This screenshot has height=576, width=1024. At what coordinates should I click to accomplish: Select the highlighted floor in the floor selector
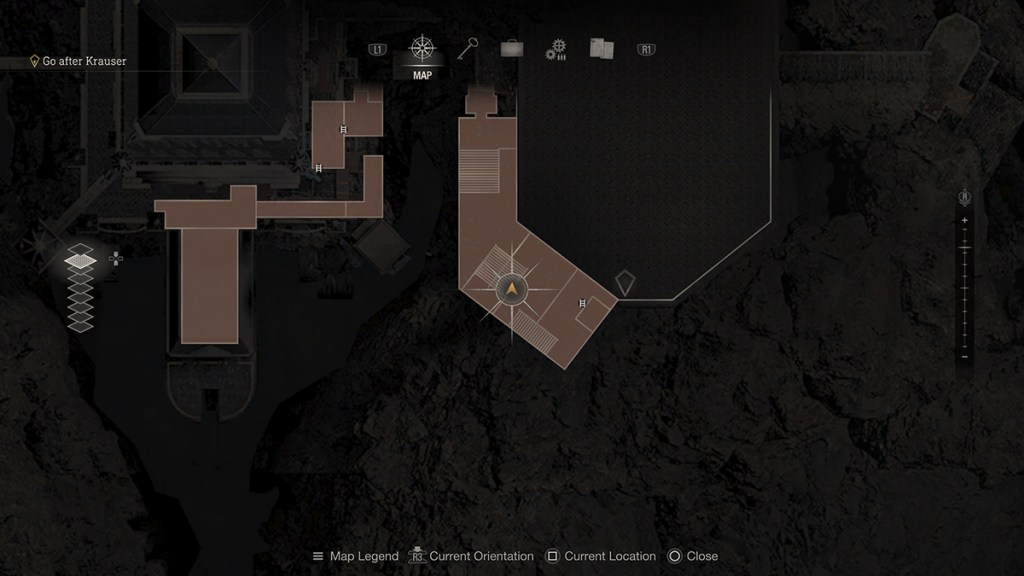tap(81, 260)
